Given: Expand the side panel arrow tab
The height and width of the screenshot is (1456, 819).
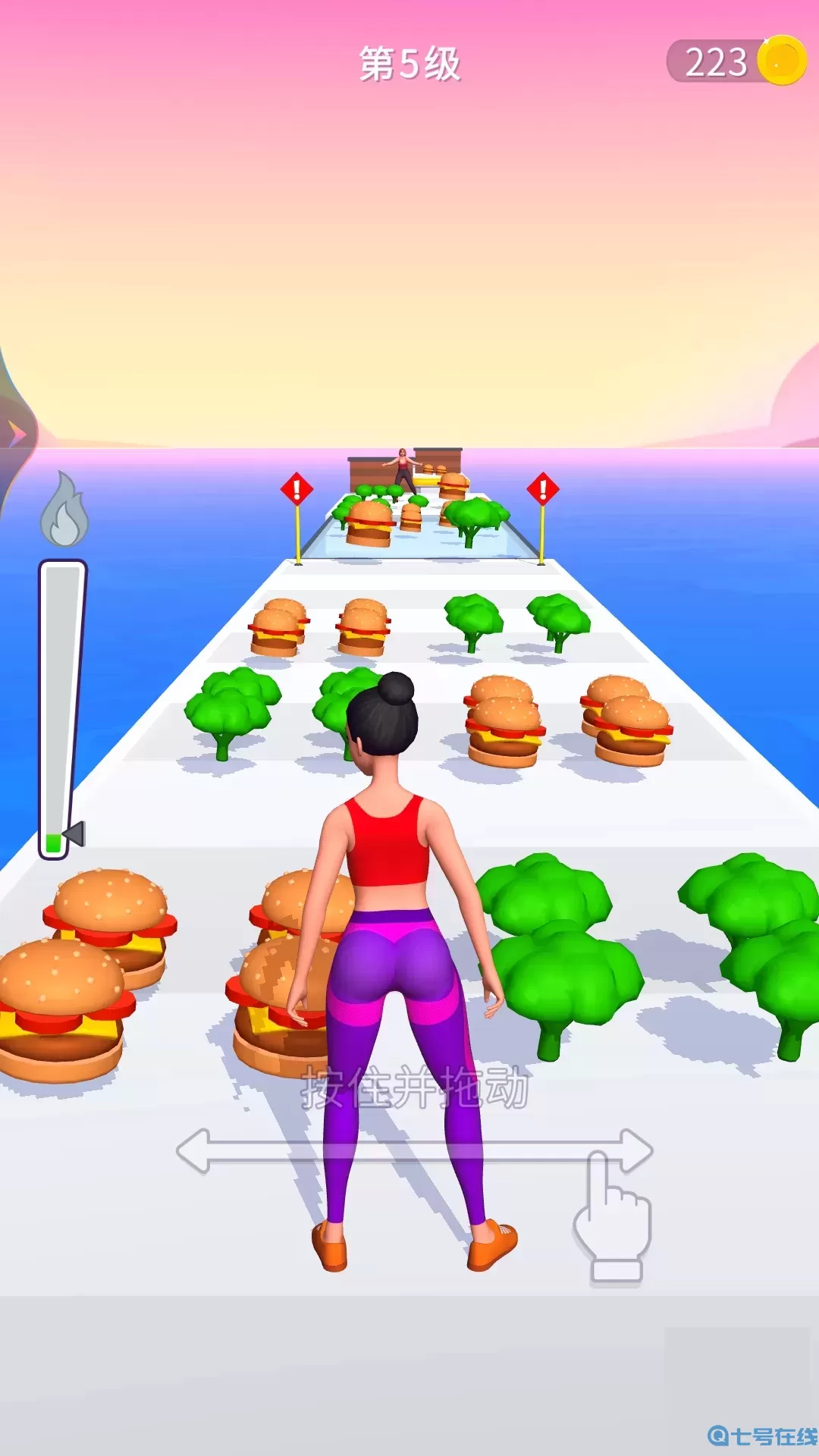Looking at the screenshot, I should click(x=17, y=435).
